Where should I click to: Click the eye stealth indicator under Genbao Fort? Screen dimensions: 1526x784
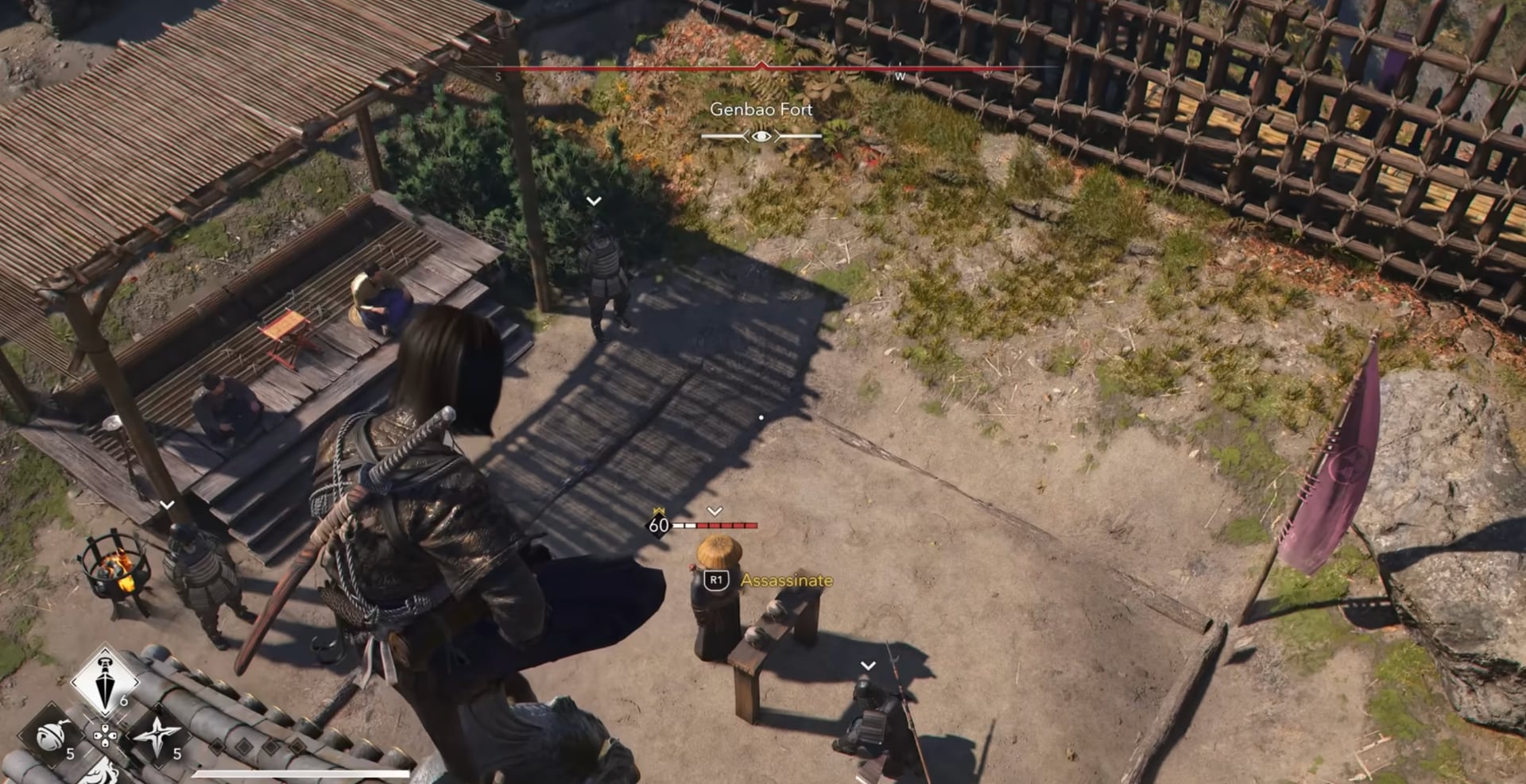(x=761, y=137)
